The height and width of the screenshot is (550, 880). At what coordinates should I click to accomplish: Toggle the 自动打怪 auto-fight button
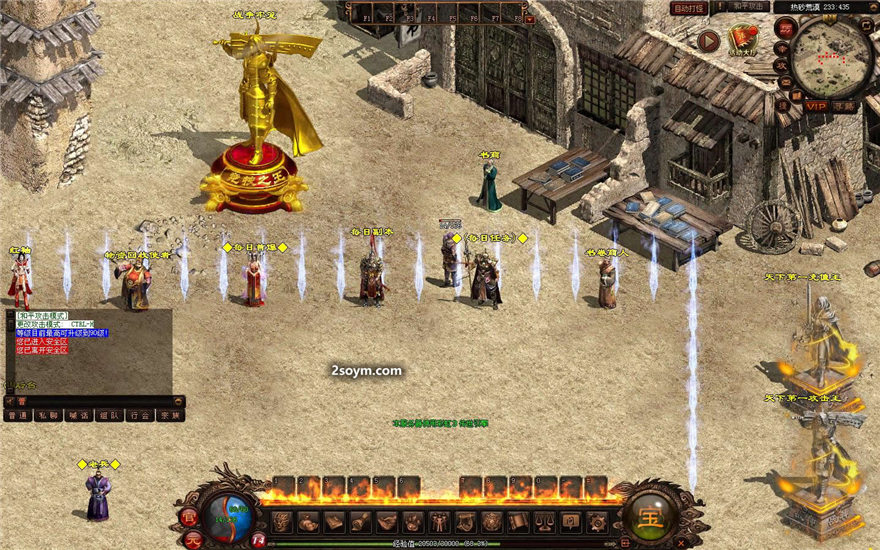(x=687, y=8)
